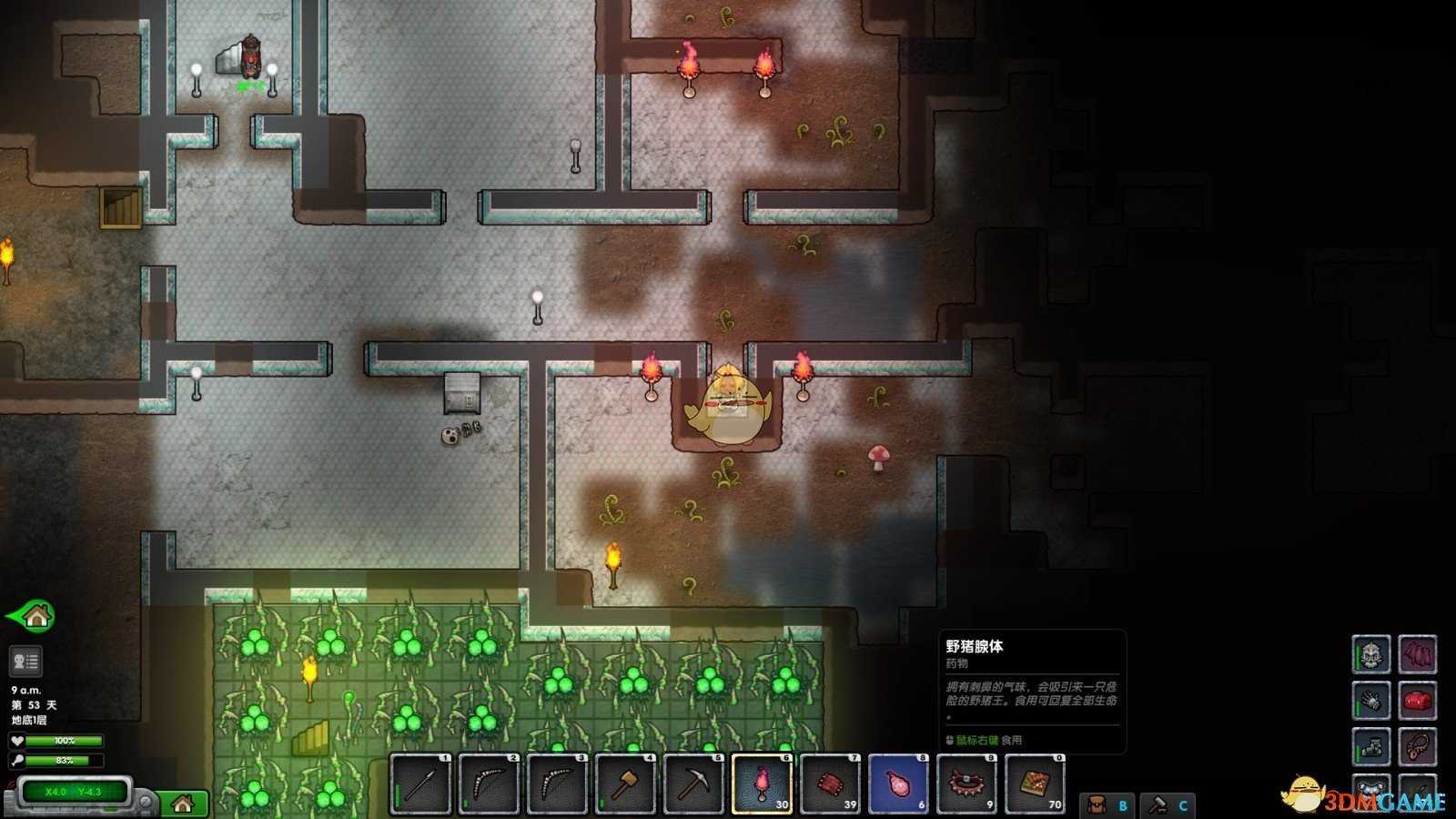Select the necklace accessory slot
The height and width of the screenshot is (819, 1456).
click(1418, 747)
